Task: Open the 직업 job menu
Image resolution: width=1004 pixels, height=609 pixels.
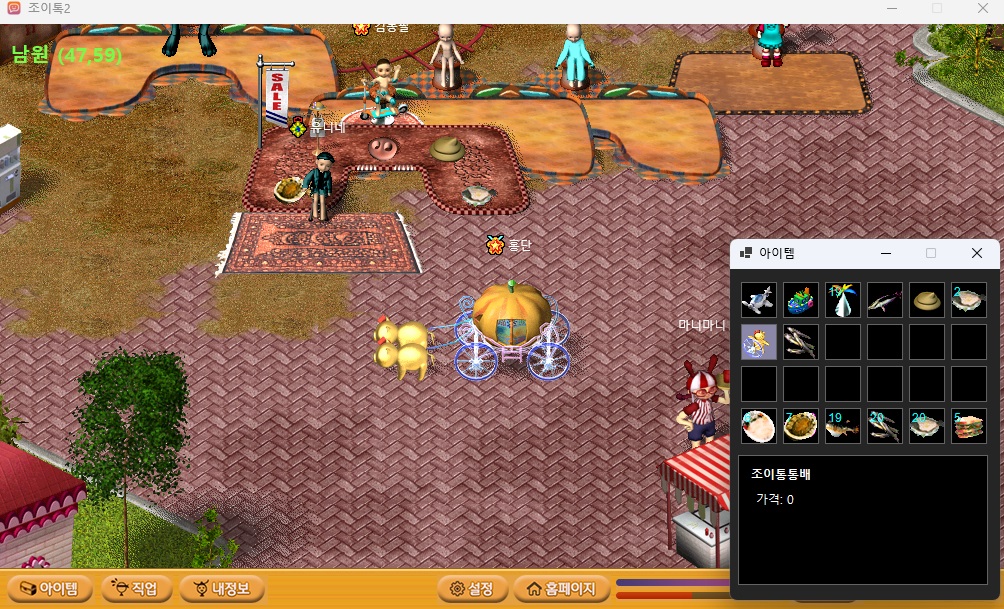Action: pos(136,588)
